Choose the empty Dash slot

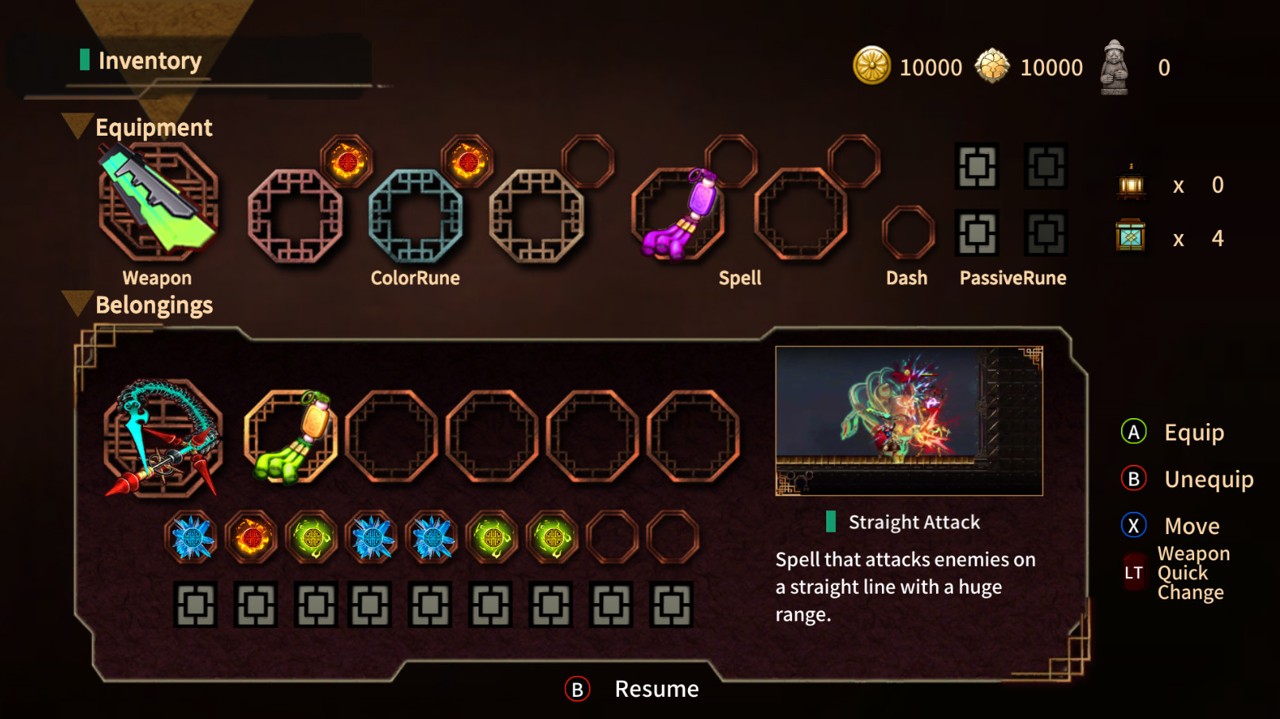(x=908, y=232)
